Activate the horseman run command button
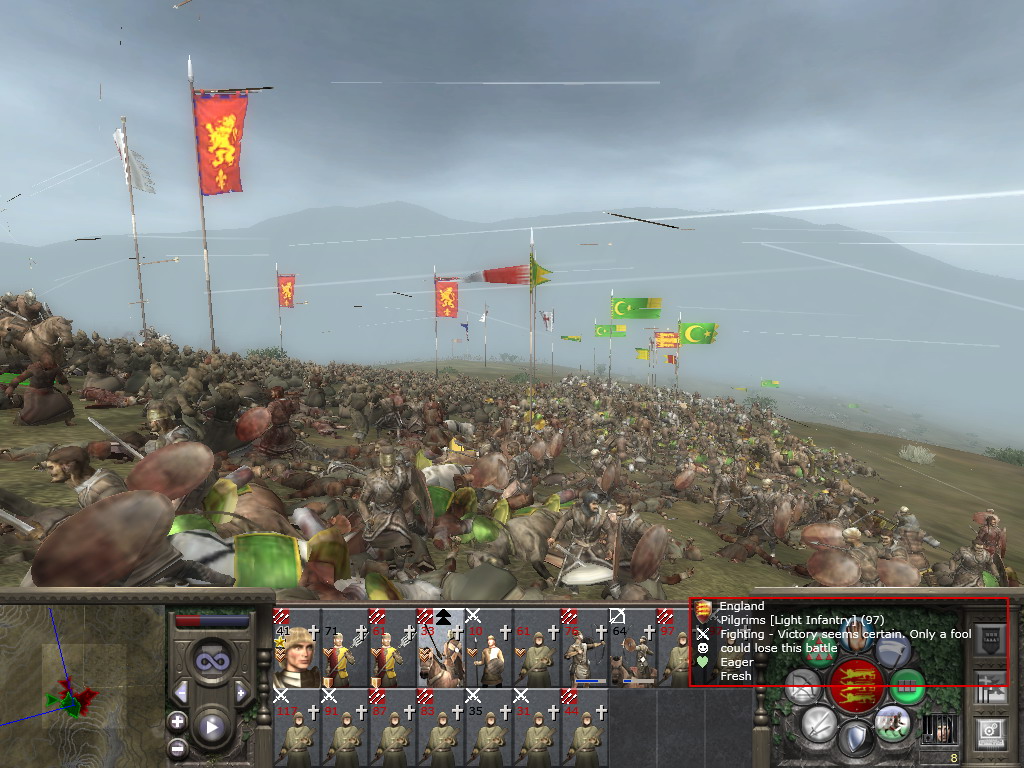This screenshot has height=768, width=1024. click(892, 722)
